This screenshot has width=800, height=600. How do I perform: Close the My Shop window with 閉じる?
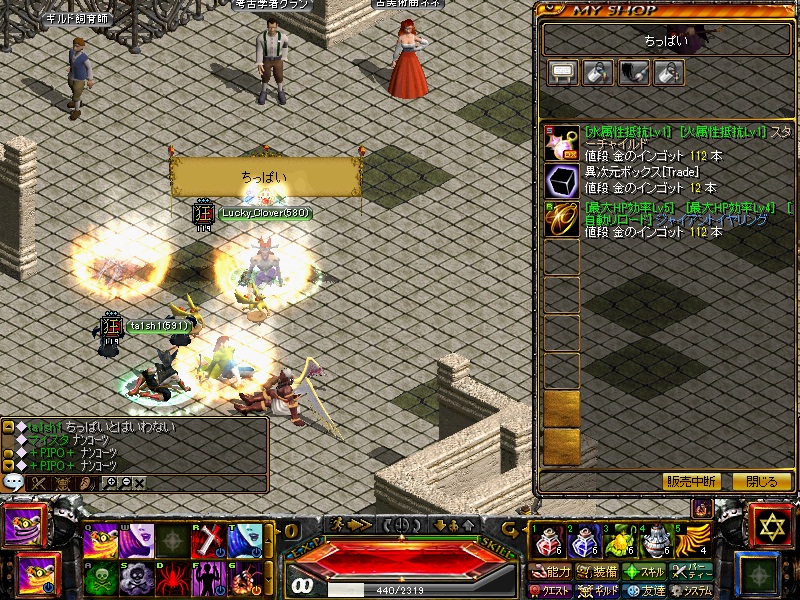click(x=761, y=481)
